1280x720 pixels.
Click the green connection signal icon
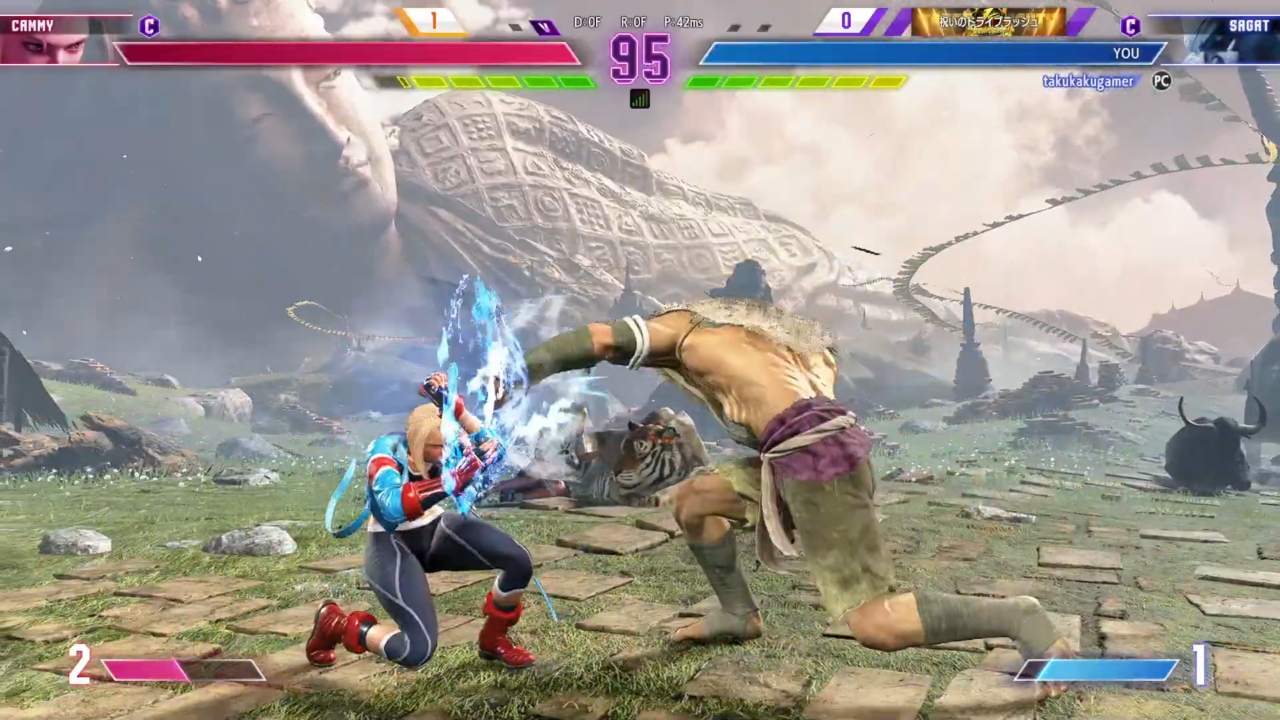(640, 98)
